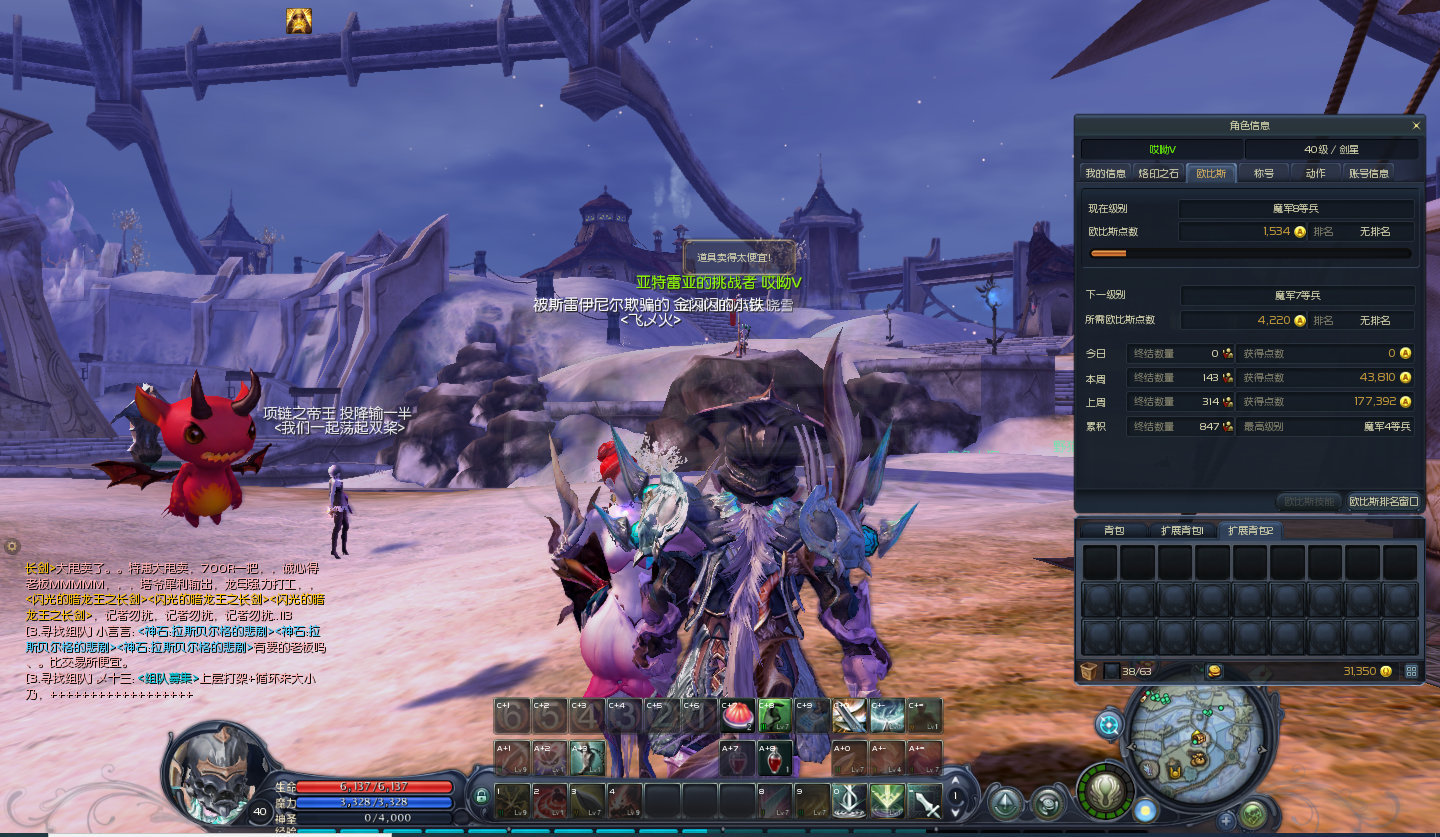Activate the winged flight button
Viewport: 1440px width, 837px height.
1106,792
